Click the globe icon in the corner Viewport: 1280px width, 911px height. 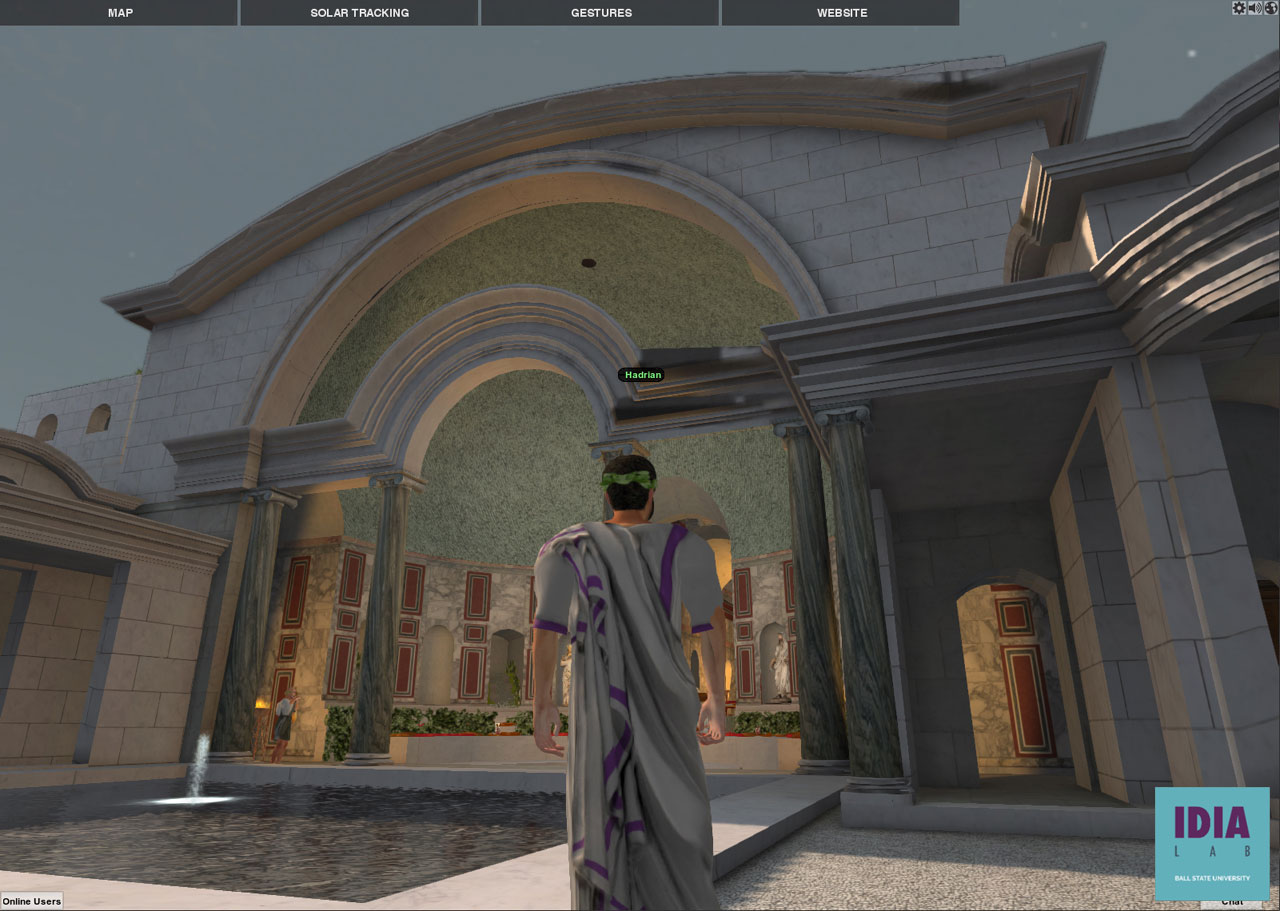tap(1271, 8)
